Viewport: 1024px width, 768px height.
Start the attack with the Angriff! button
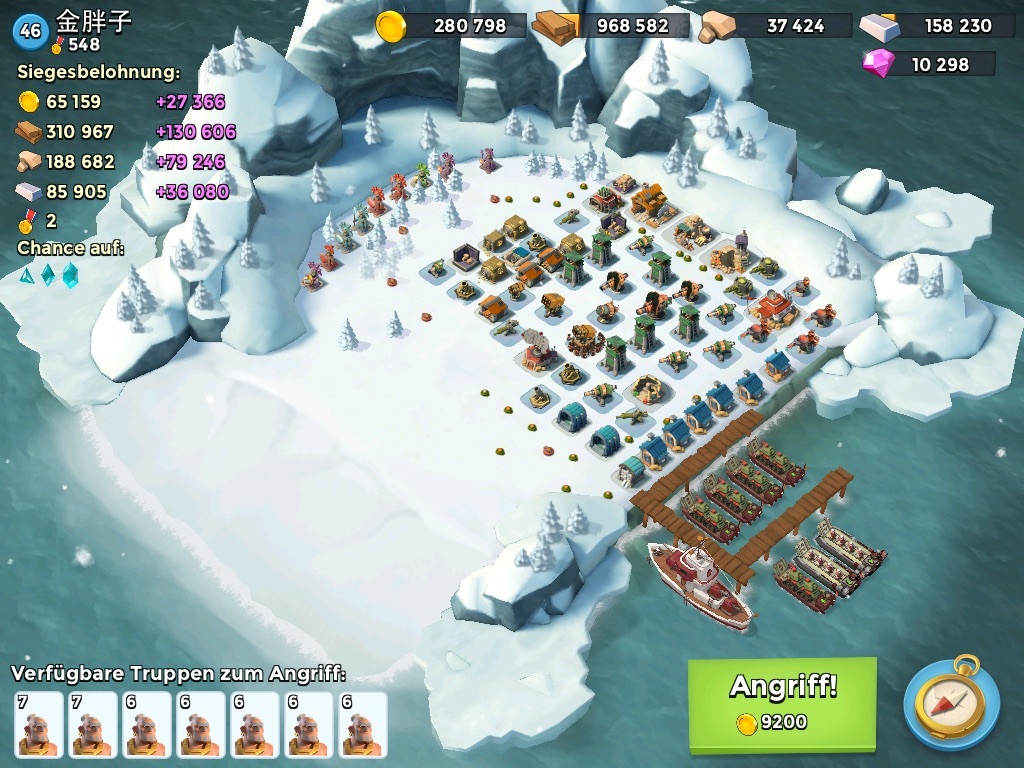[781, 703]
